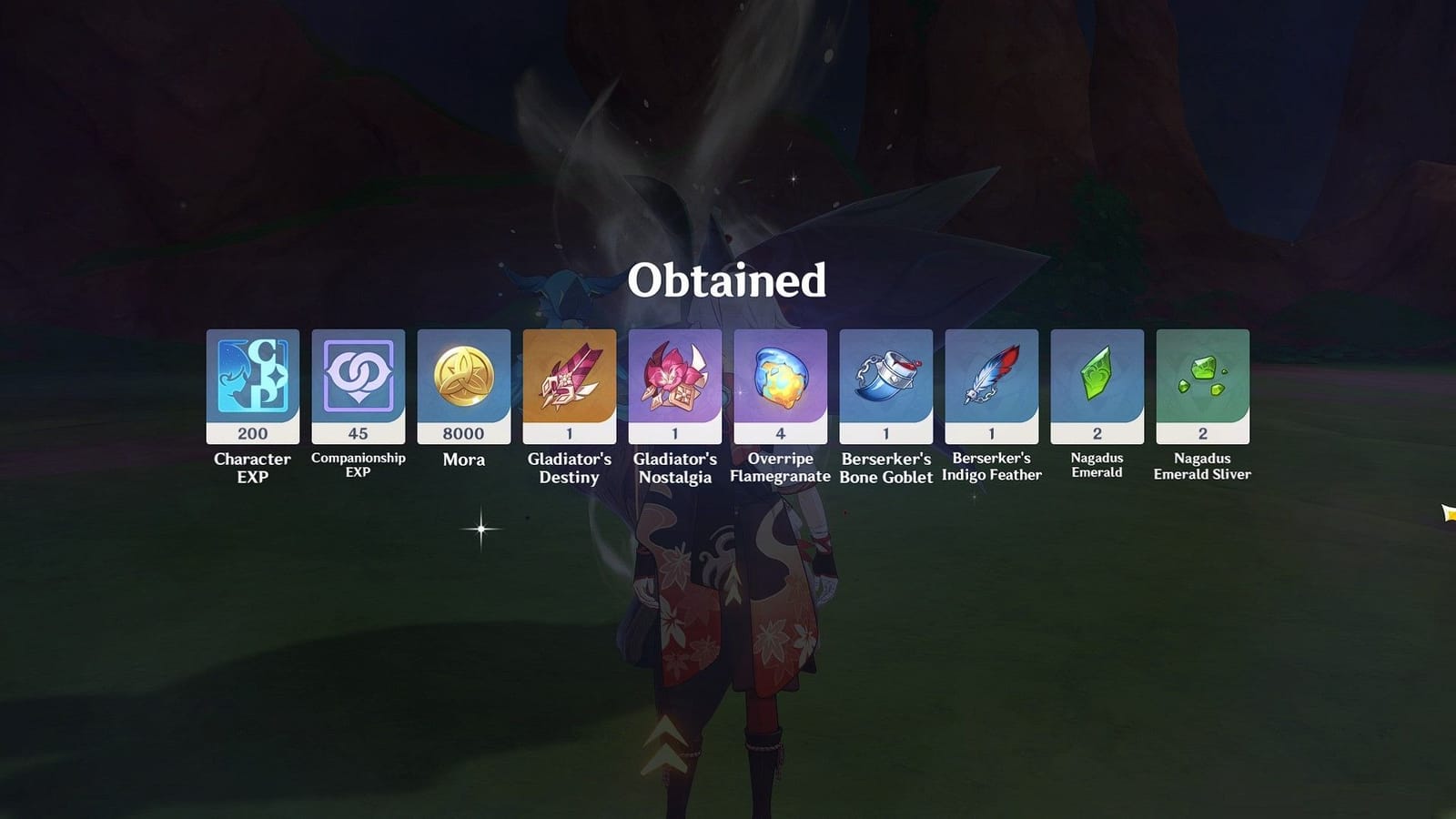Click the yellow marker at screen's right edge

point(1447,512)
